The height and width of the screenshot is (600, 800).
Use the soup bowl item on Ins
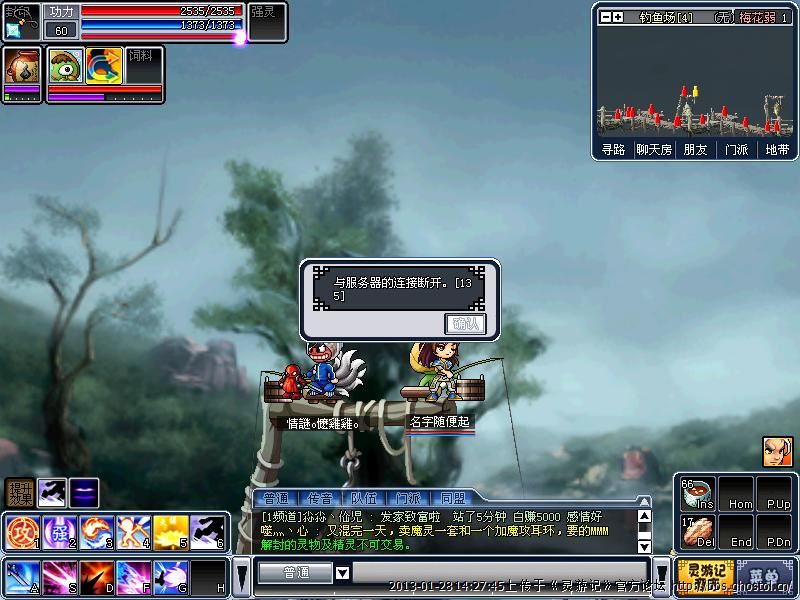[x=696, y=493]
